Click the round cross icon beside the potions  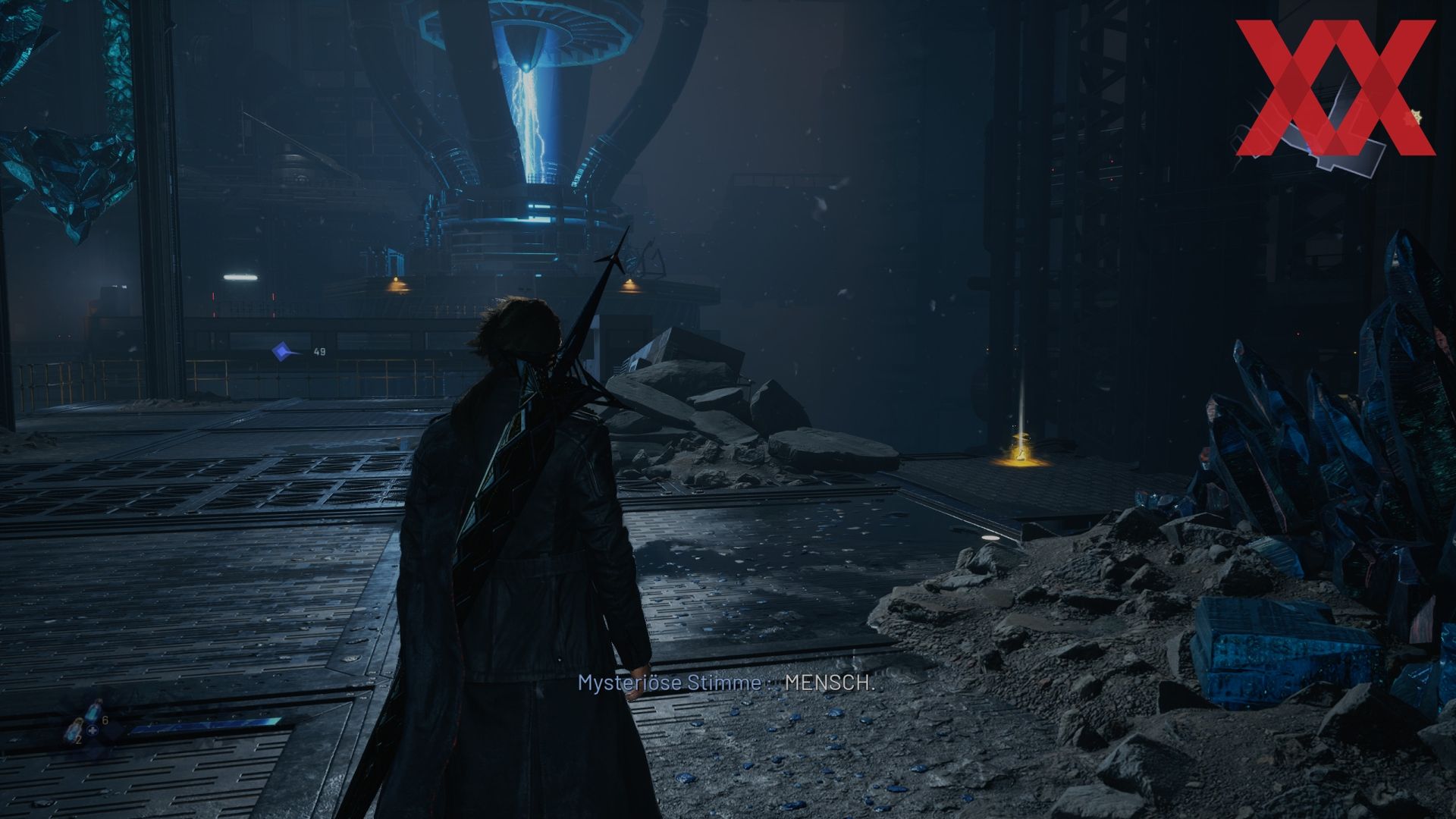pos(93,731)
